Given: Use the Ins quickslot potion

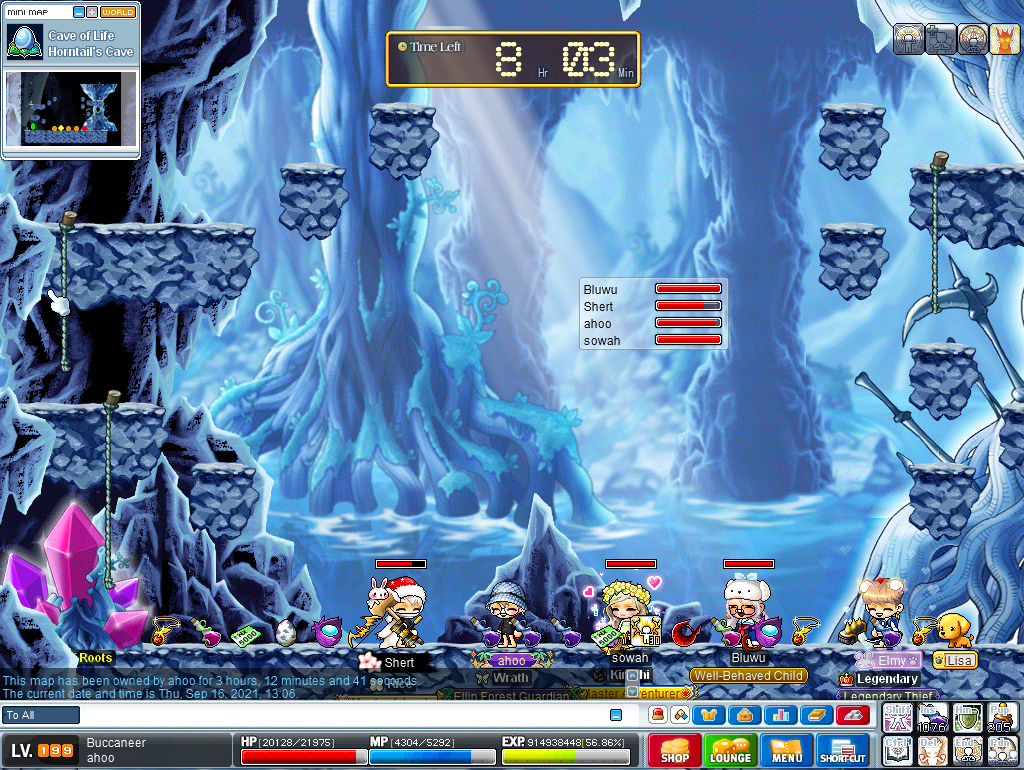Looking at the screenshot, I should [932, 716].
